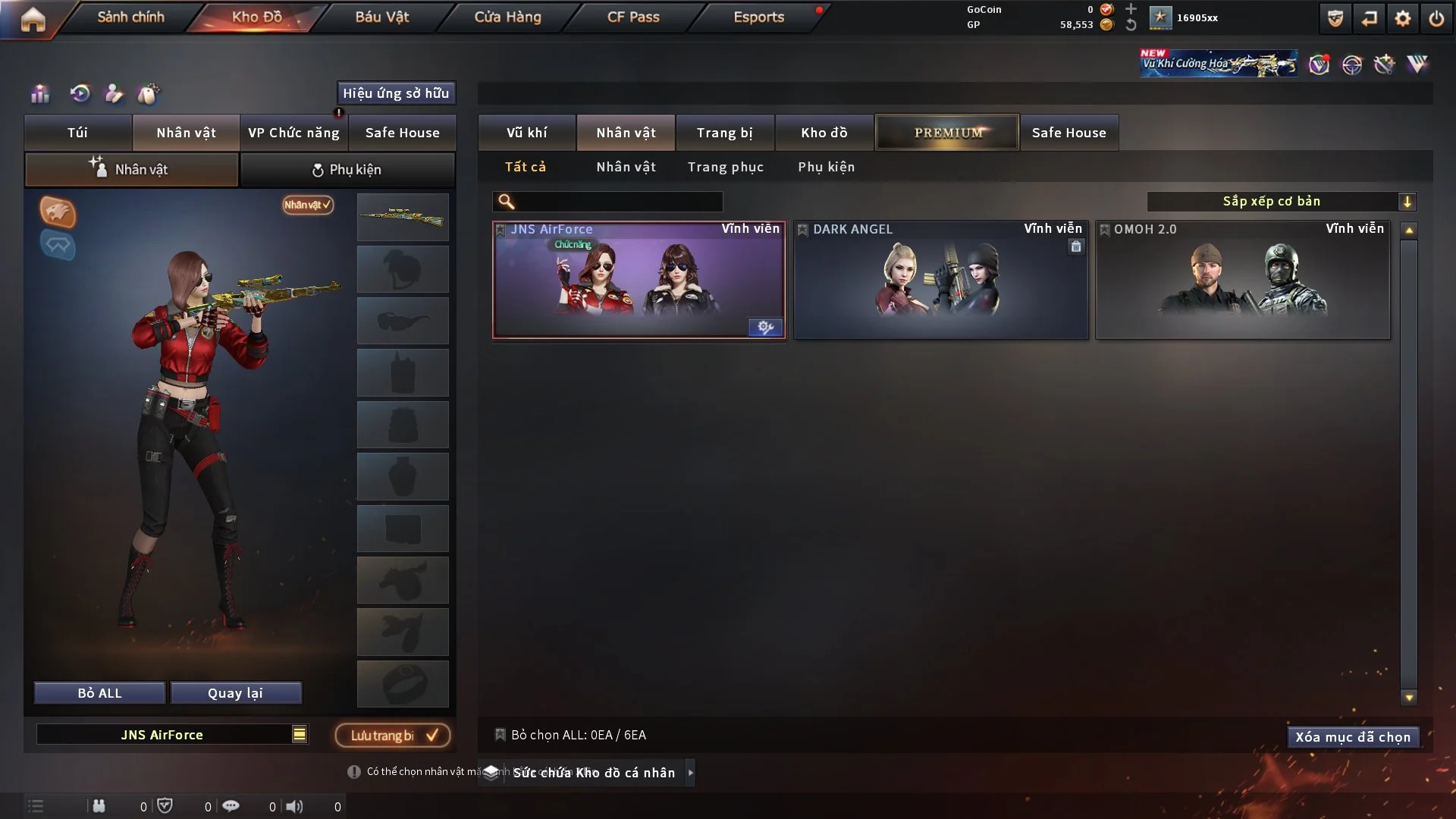Switch to the Vũ khí tab

coord(526,133)
